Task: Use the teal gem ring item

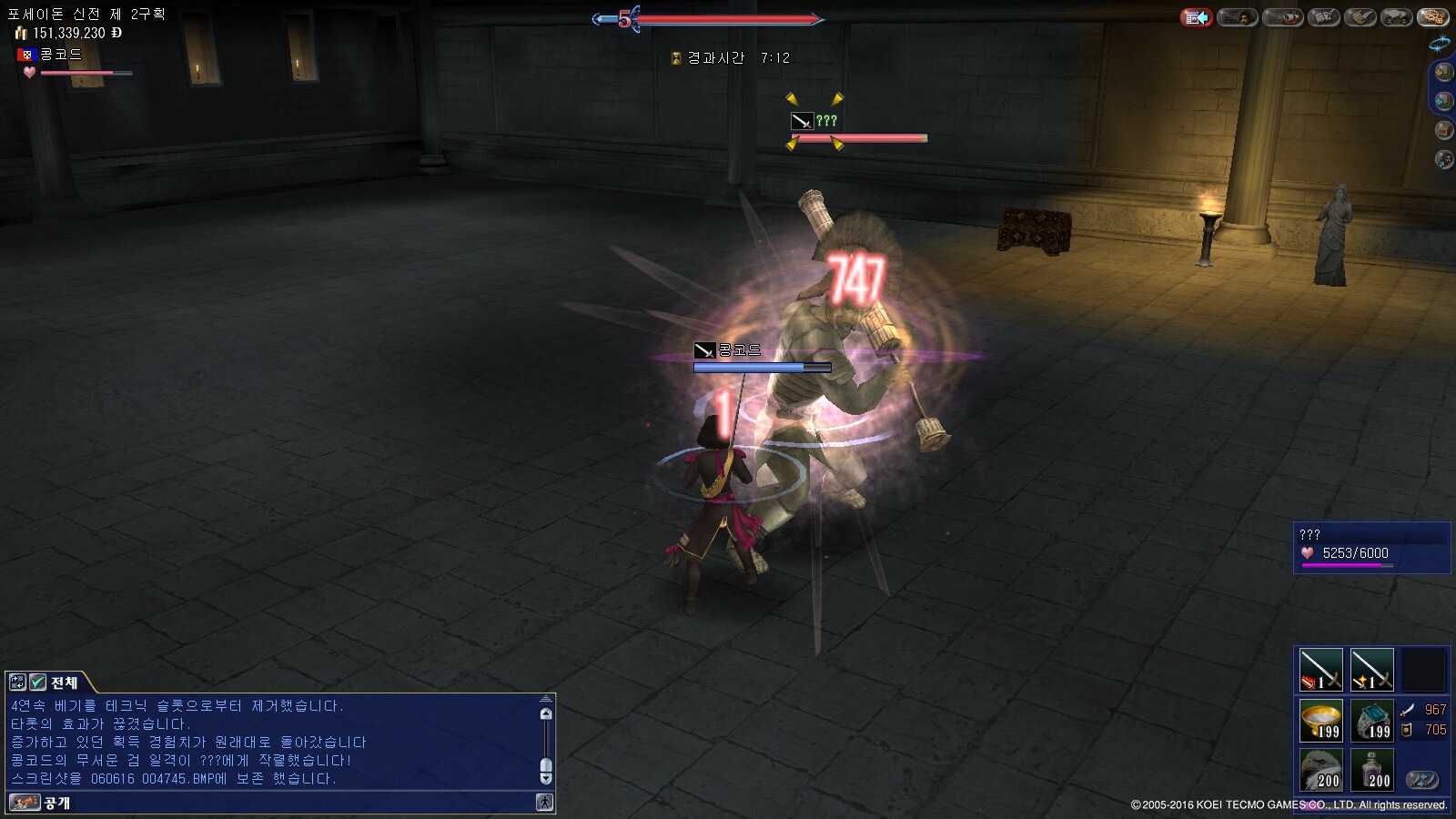Action: click(1371, 720)
